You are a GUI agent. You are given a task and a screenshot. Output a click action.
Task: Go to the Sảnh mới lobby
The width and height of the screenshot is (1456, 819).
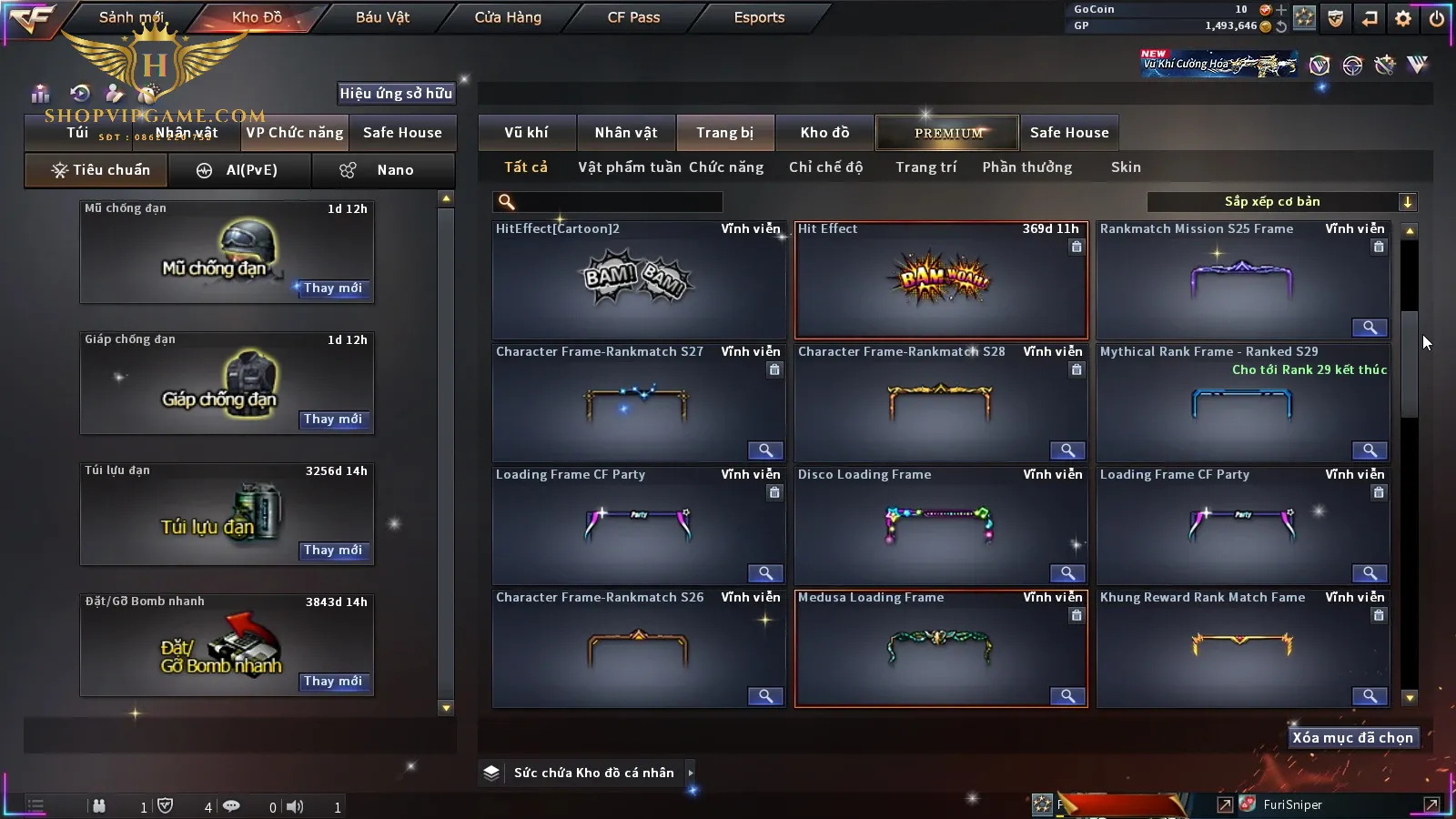click(x=131, y=17)
